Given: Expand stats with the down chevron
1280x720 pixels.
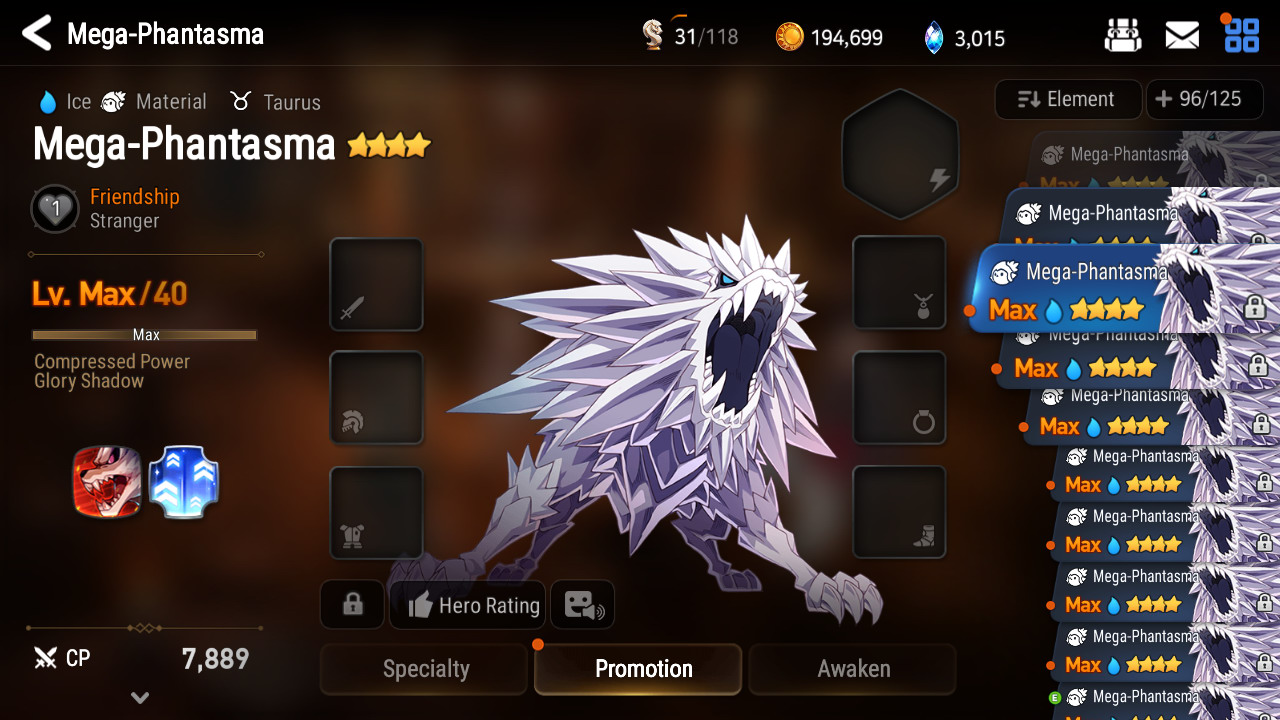Looking at the screenshot, I should point(140,698).
